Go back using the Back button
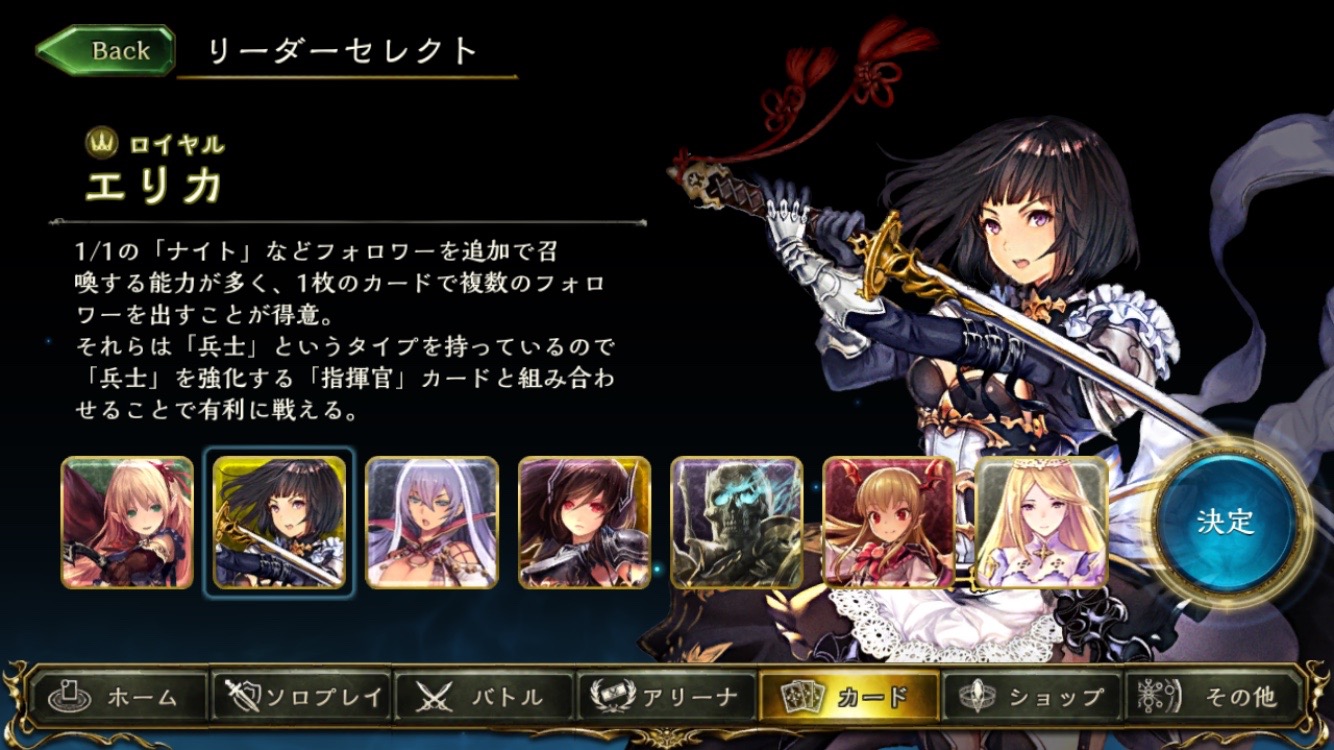This screenshot has width=1334, height=750. [105, 51]
